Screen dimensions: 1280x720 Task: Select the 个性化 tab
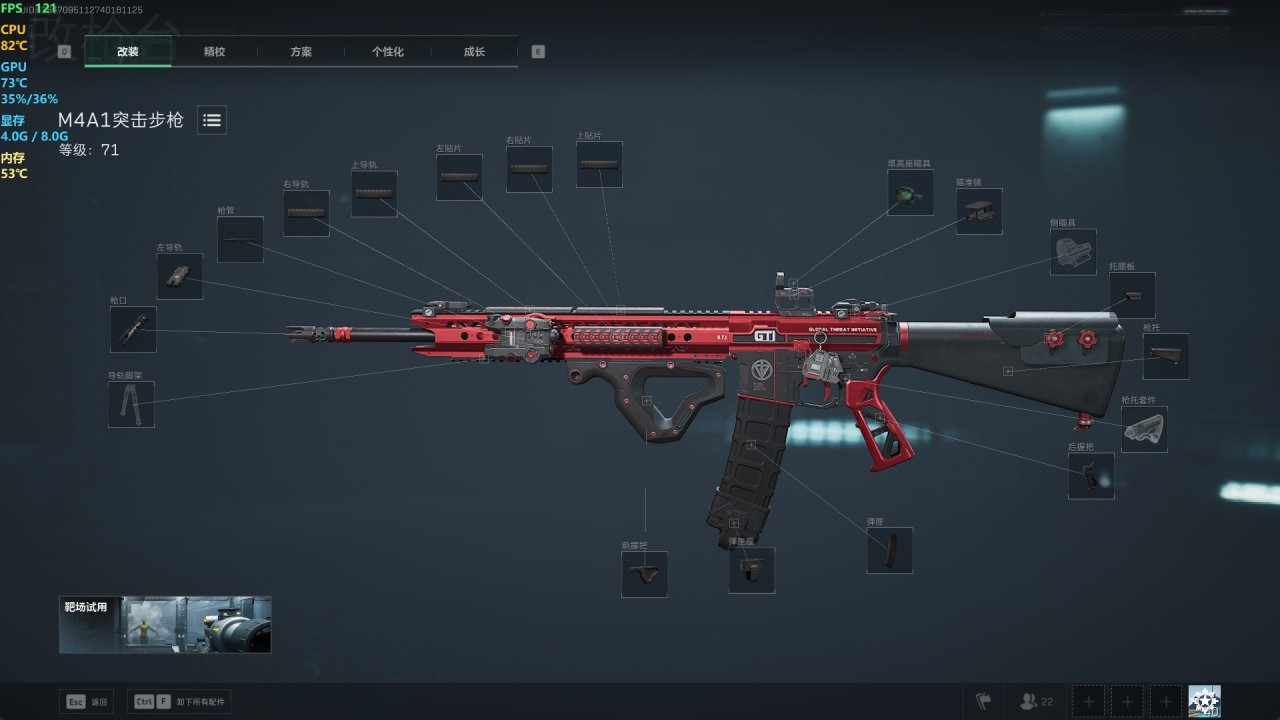[387, 52]
